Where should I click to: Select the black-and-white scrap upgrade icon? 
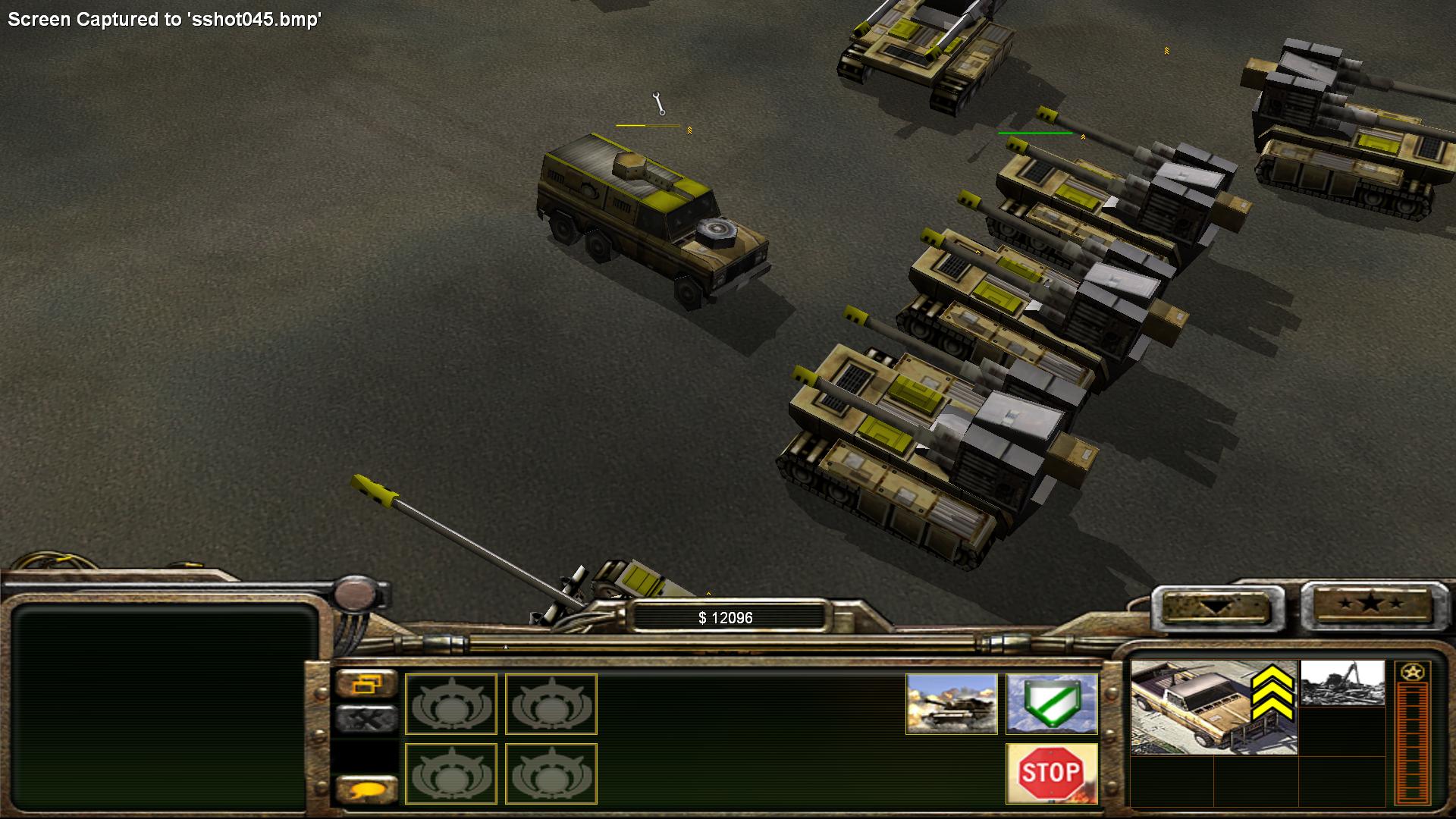click(x=1341, y=683)
